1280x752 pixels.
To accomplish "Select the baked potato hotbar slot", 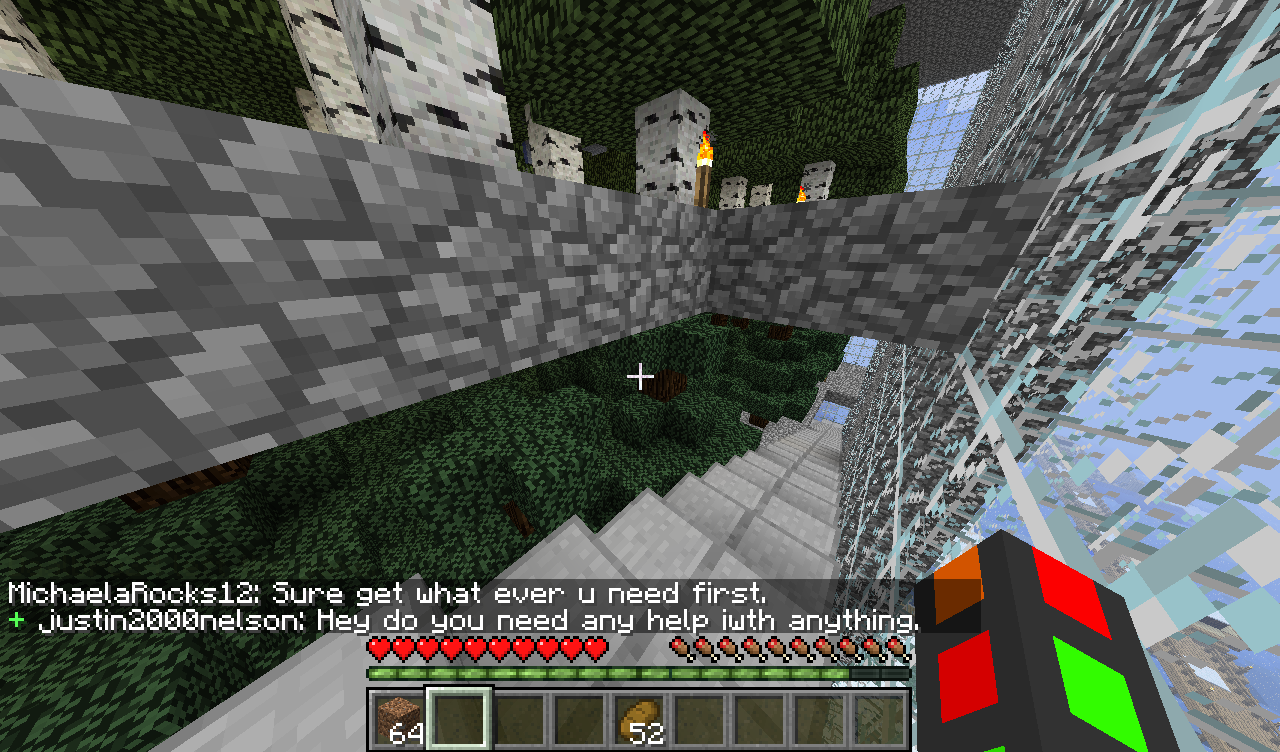I will tap(638, 719).
